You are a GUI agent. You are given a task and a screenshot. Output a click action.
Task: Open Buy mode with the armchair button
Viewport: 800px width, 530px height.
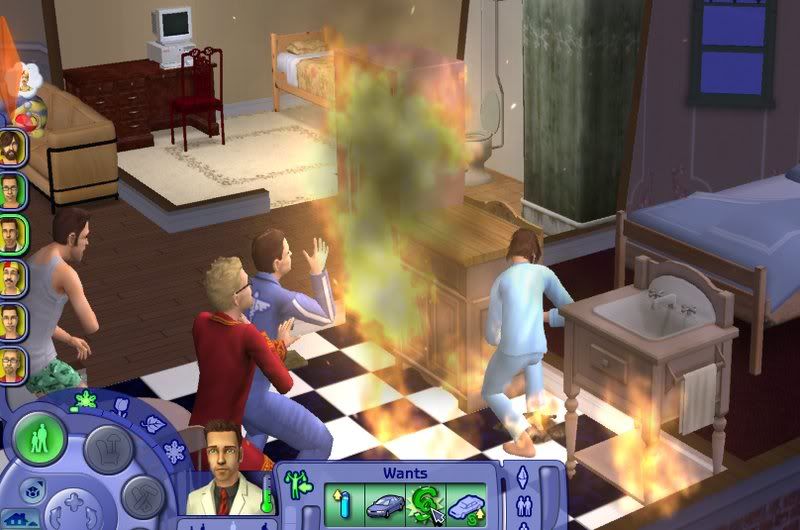pos(108,449)
